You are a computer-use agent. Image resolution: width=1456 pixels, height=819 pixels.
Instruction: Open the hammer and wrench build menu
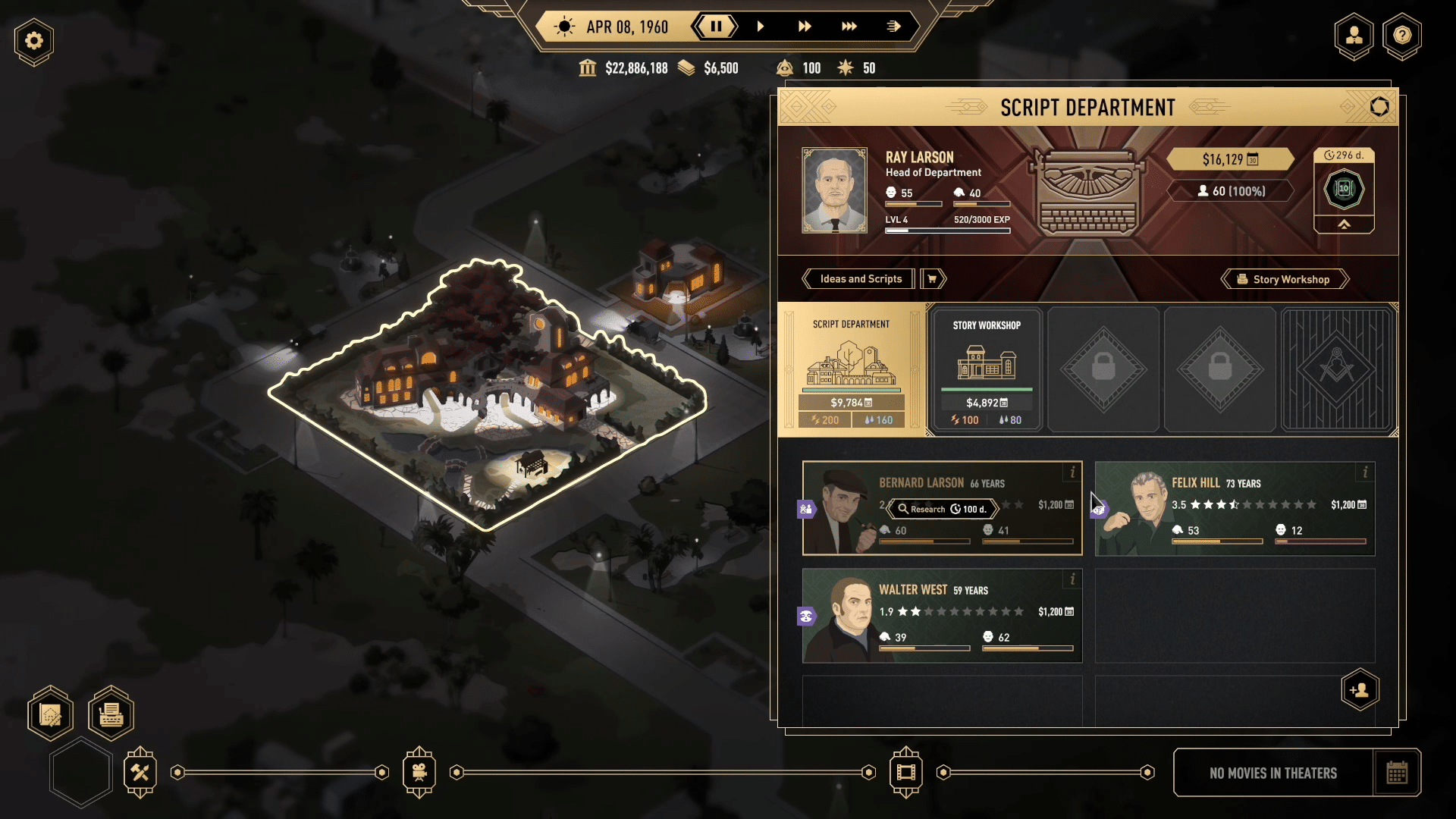coord(140,772)
